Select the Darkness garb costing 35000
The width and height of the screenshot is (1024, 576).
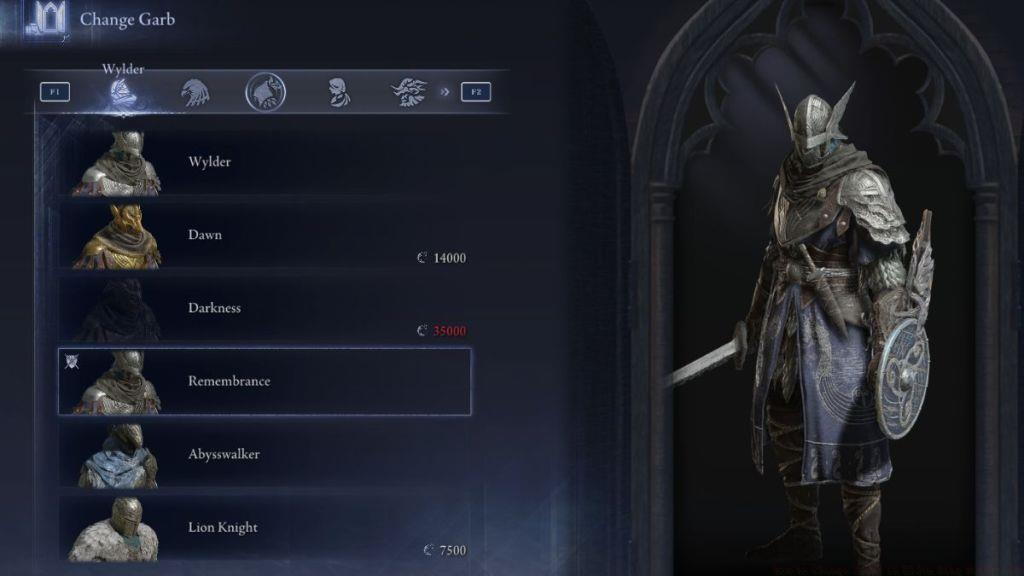(265, 308)
